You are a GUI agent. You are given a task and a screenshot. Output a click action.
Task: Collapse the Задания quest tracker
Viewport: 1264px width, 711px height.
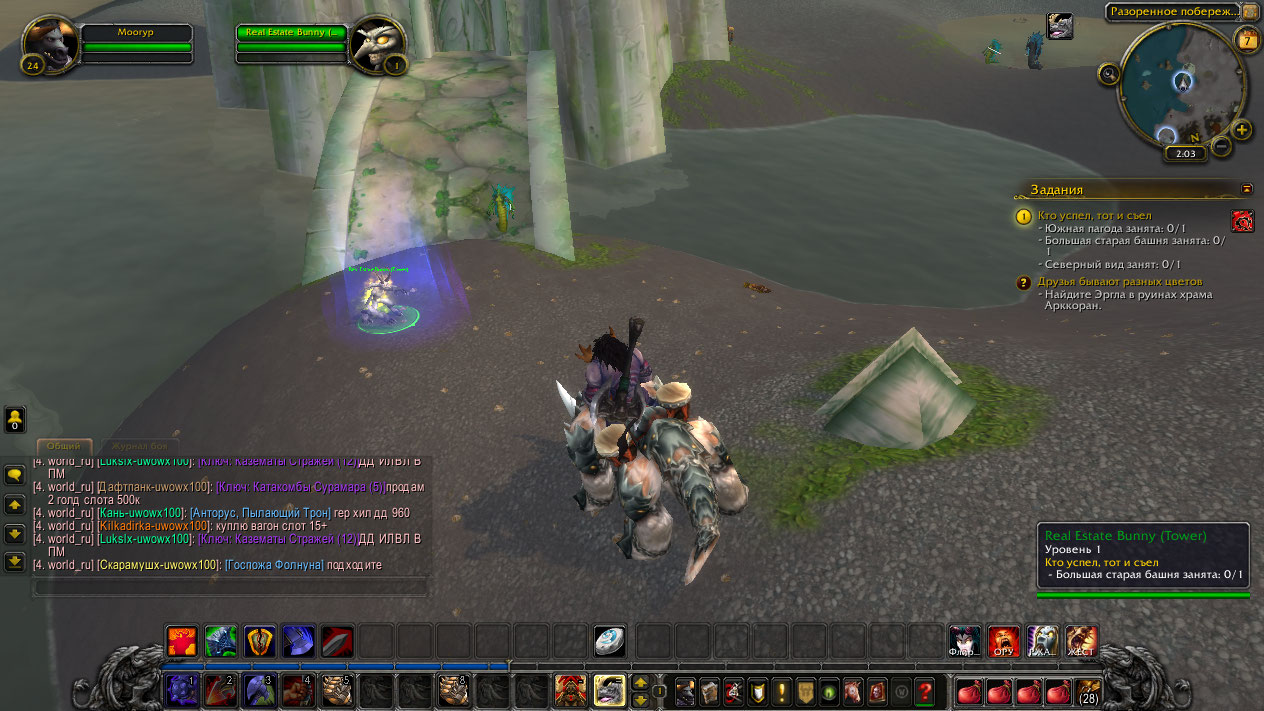[x=1246, y=188]
